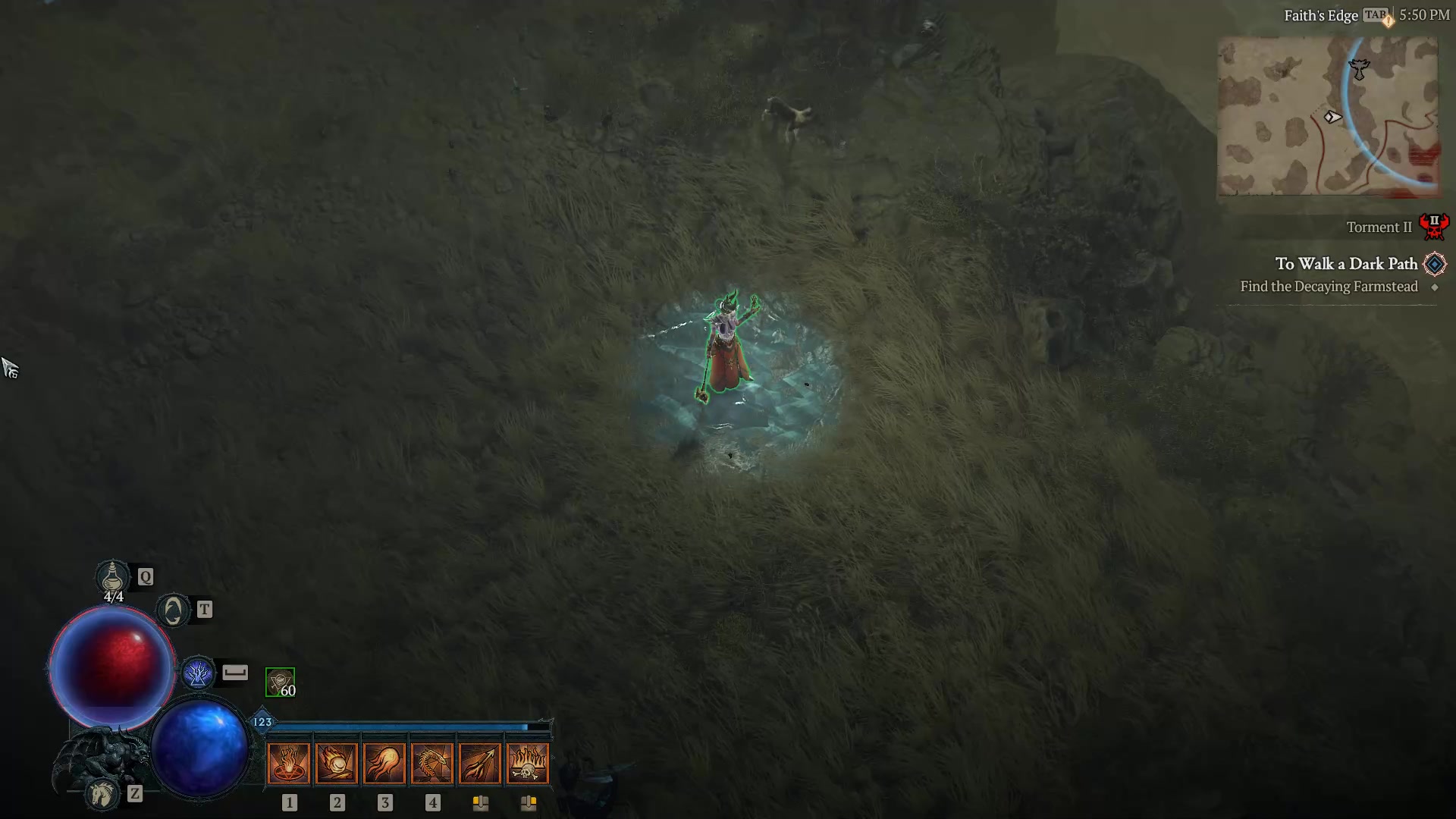
Task: Use the health potion icon labeled Q
Action: pyautogui.click(x=113, y=578)
